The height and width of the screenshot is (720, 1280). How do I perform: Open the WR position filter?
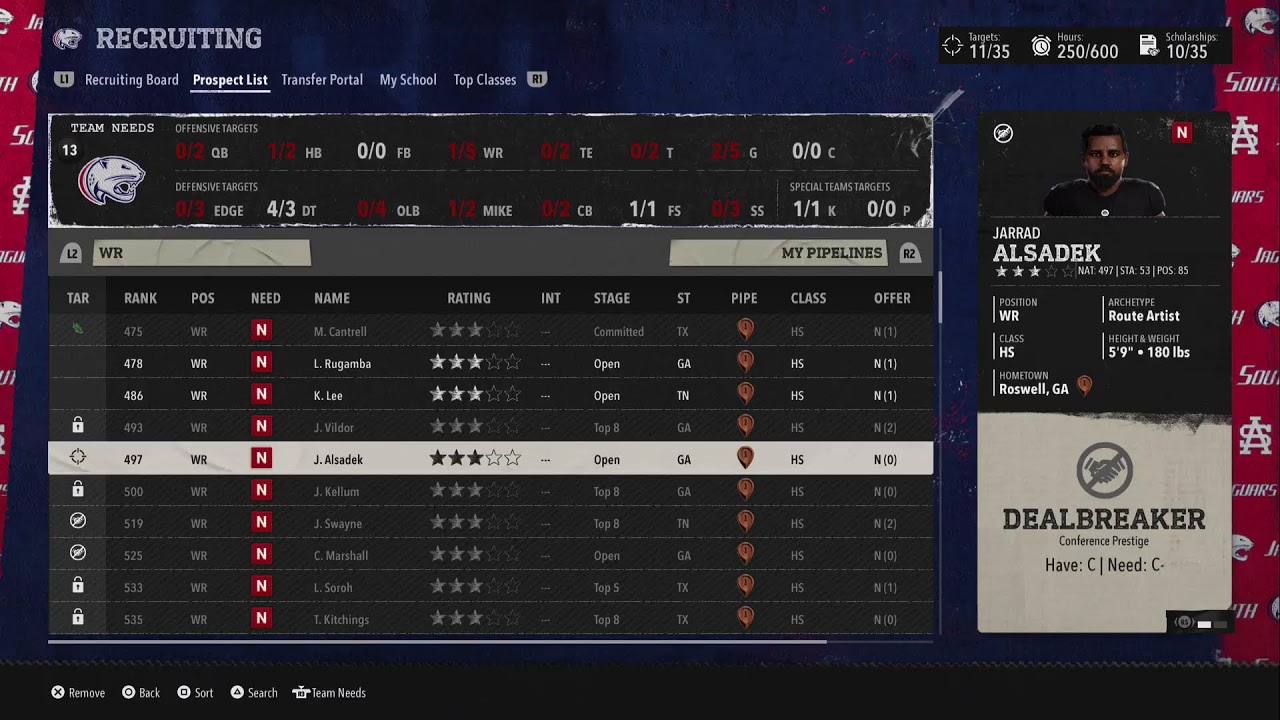pyautogui.click(x=201, y=253)
